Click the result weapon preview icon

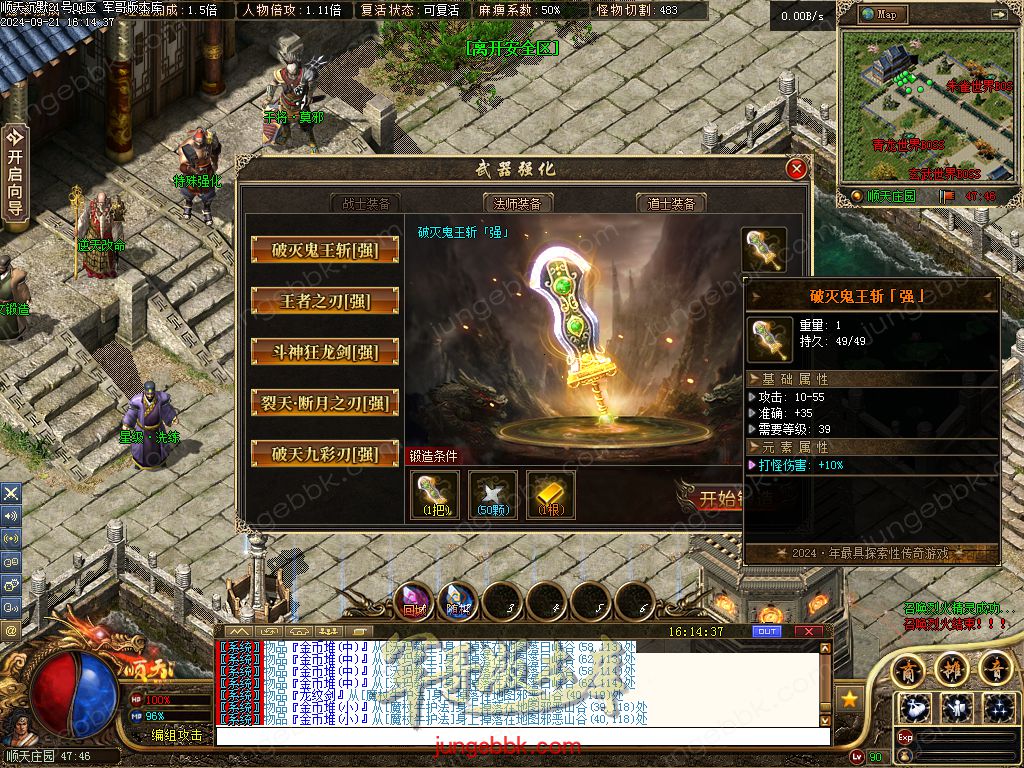(764, 250)
